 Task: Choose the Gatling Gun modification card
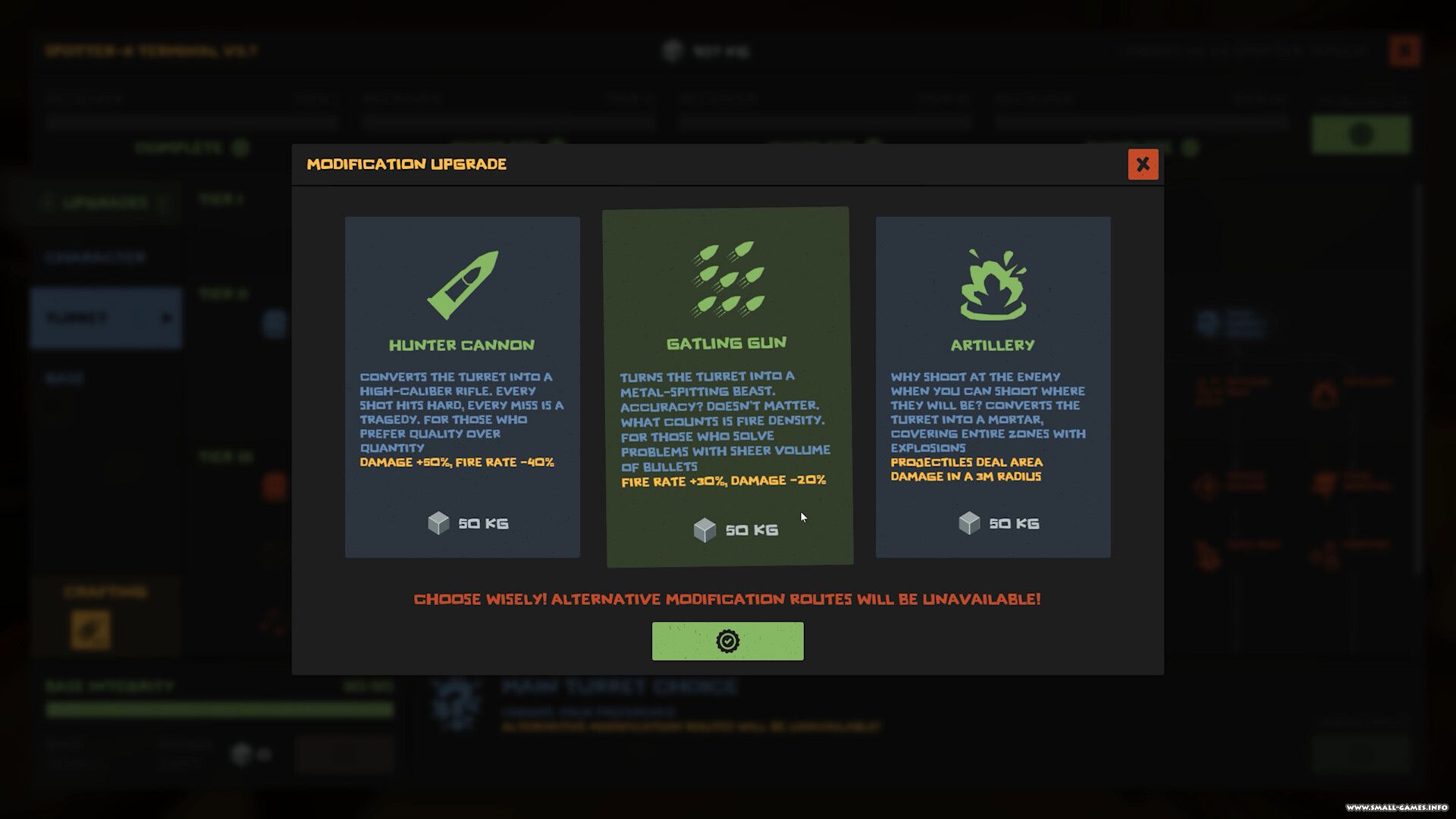[727, 387]
